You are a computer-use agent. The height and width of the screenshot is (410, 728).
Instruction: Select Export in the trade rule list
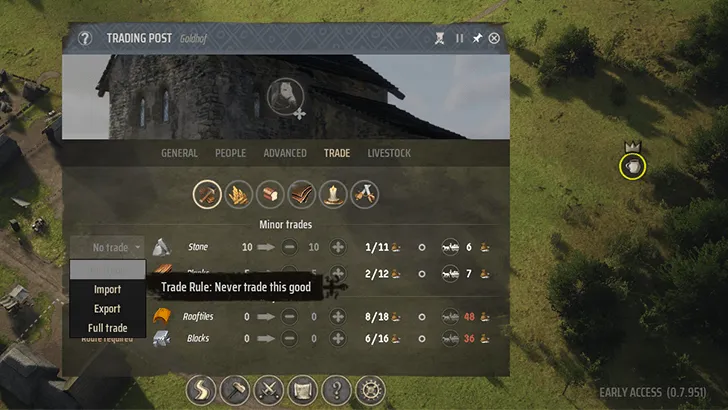107,309
